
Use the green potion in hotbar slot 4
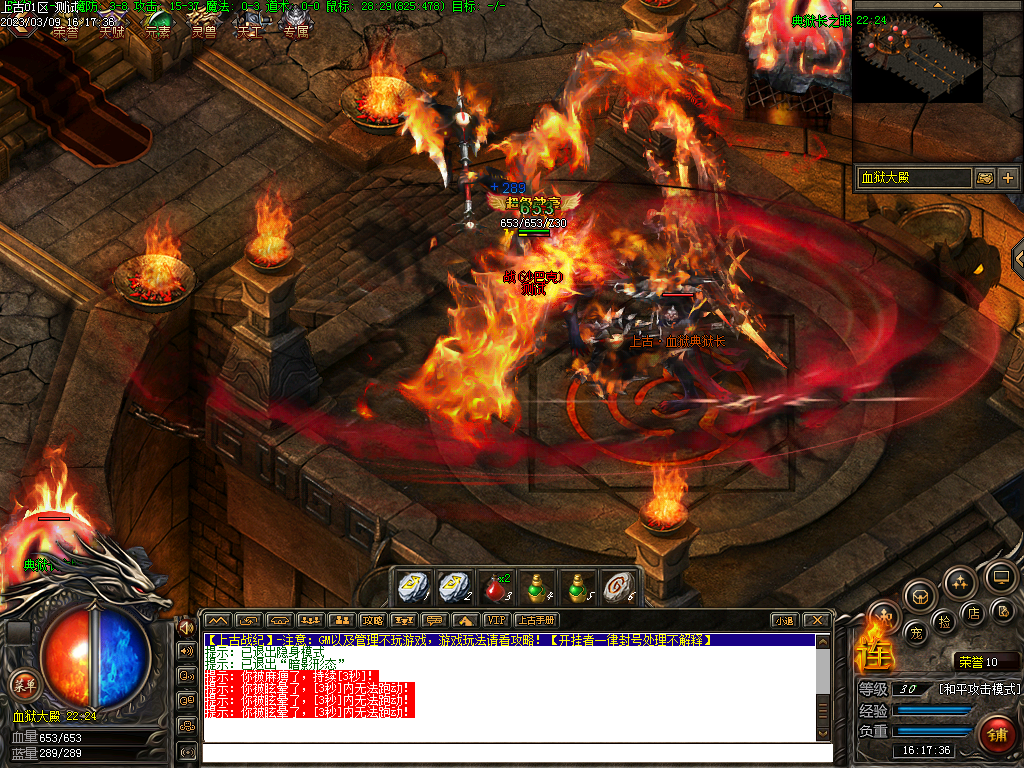click(538, 586)
